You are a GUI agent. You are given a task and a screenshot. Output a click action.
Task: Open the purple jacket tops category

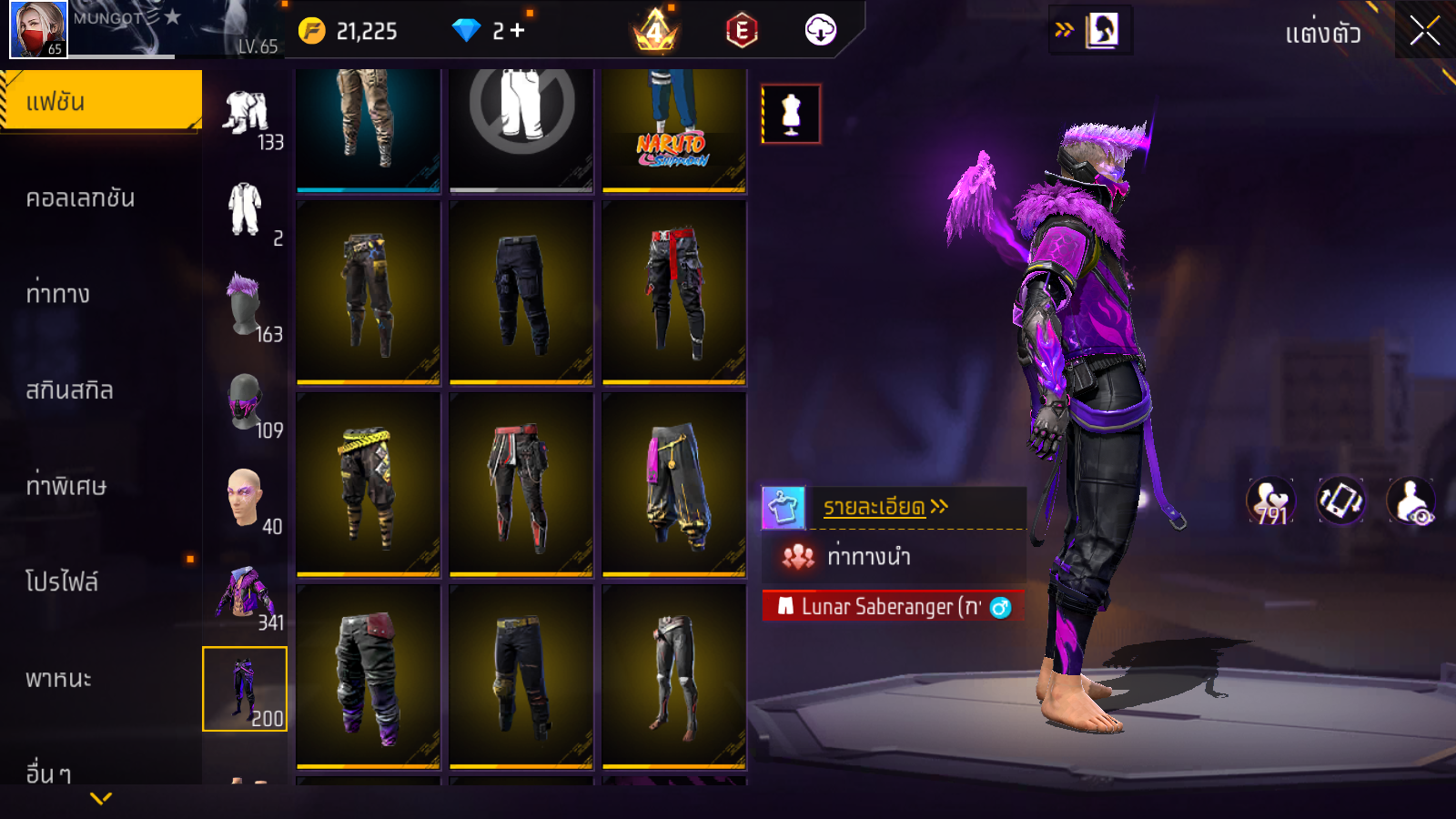pyautogui.click(x=246, y=597)
